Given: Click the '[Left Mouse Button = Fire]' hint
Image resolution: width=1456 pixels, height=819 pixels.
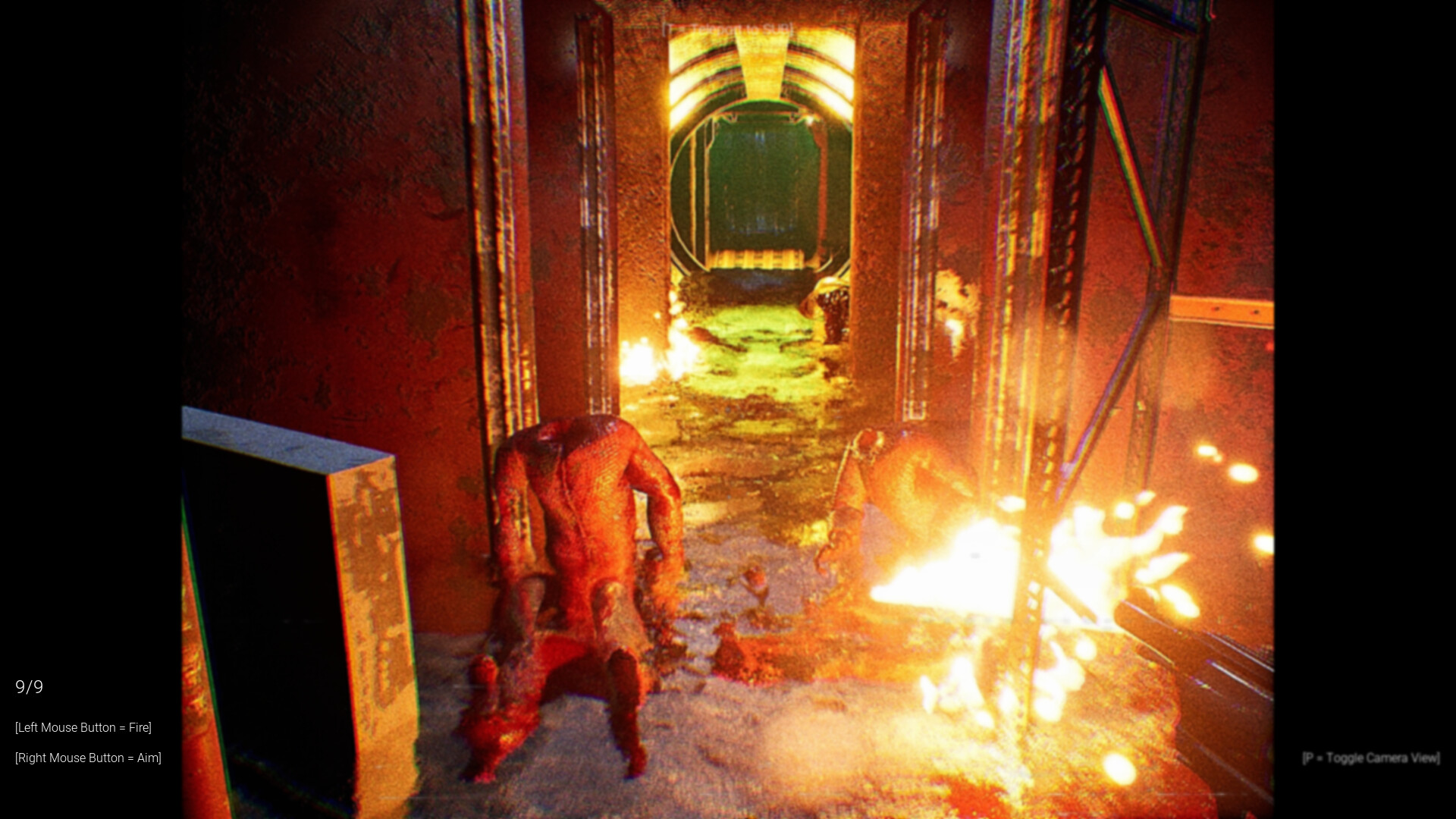Looking at the screenshot, I should pyautogui.click(x=83, y=727).
